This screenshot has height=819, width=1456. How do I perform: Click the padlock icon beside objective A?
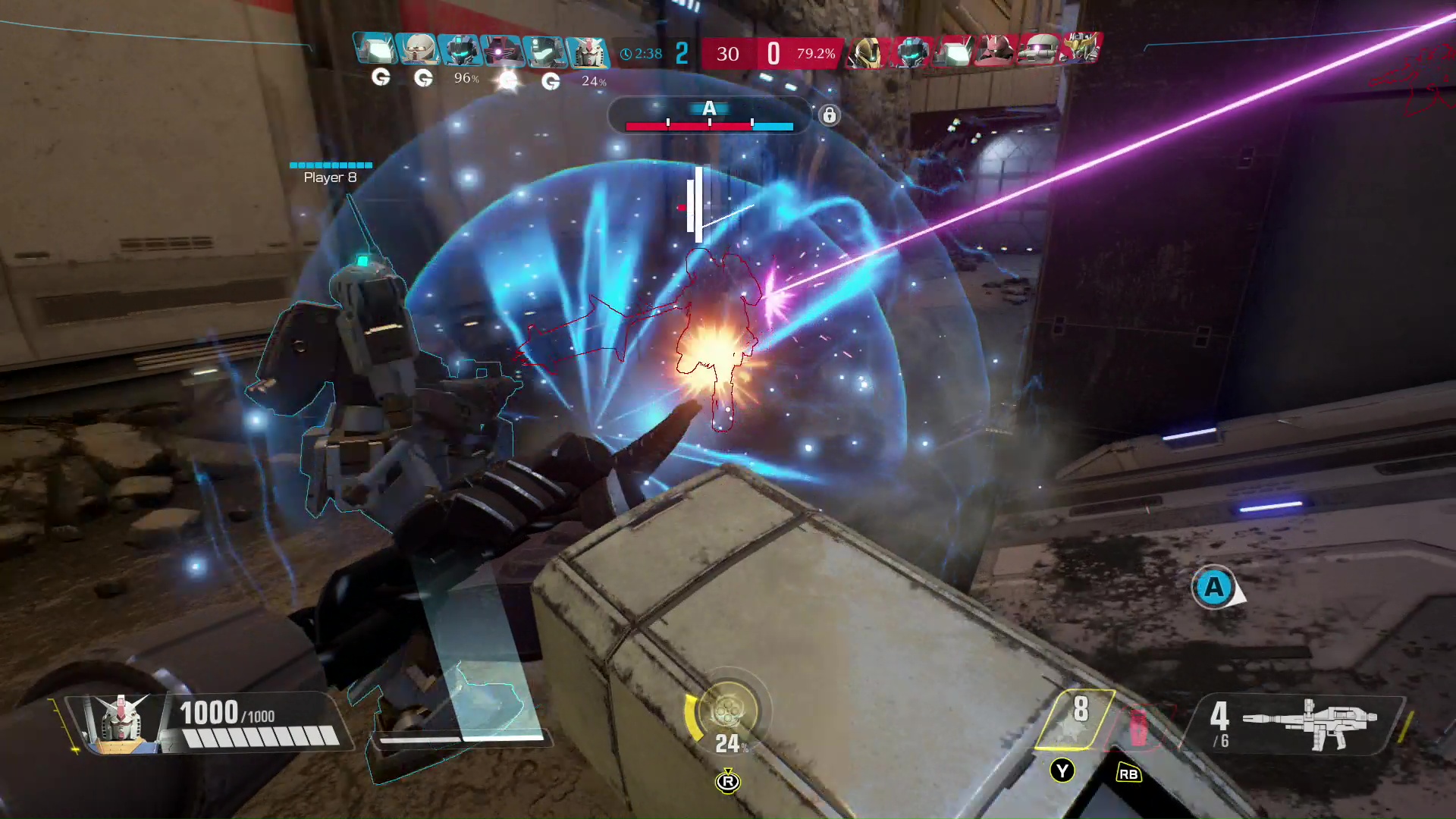(x=830, y=115)
